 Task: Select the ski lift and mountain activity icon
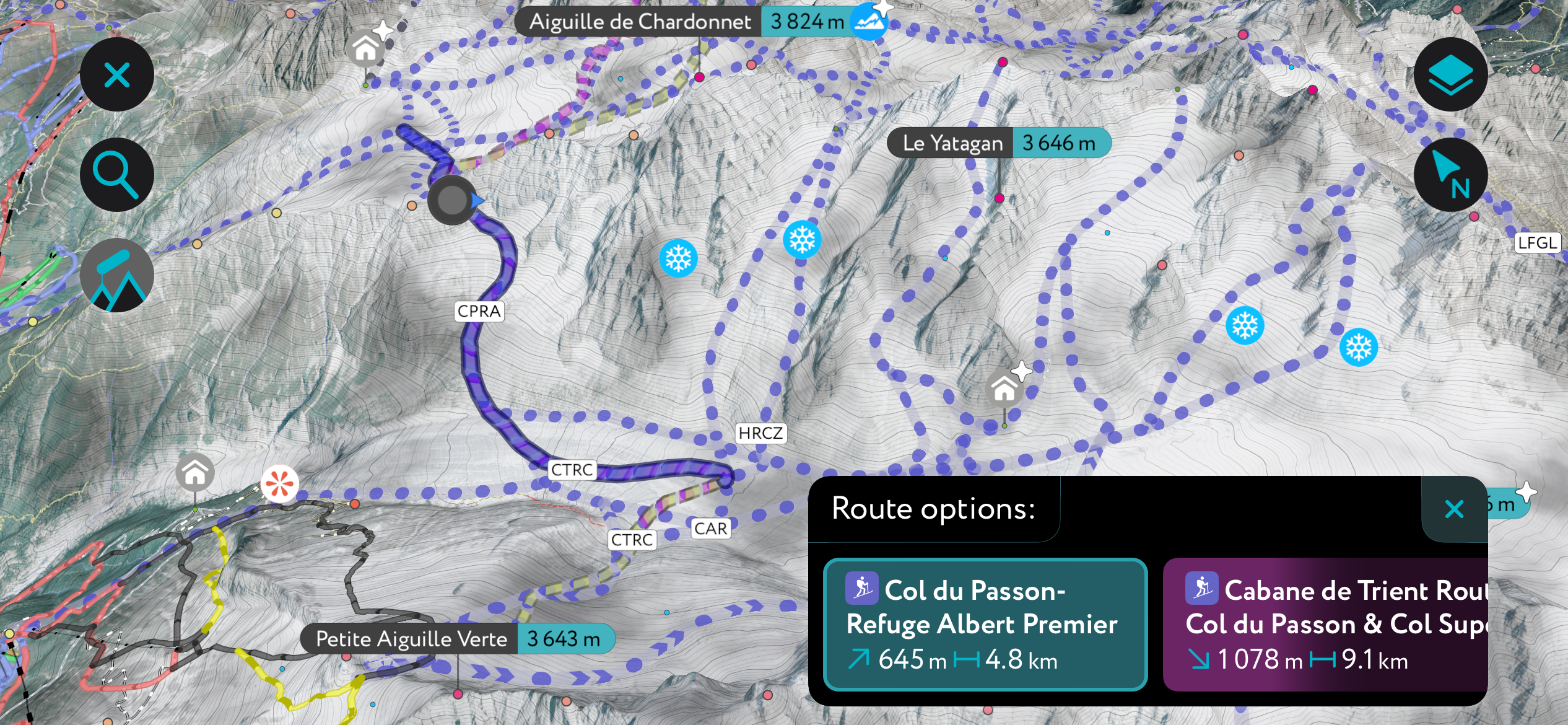(x=116, y=275)
